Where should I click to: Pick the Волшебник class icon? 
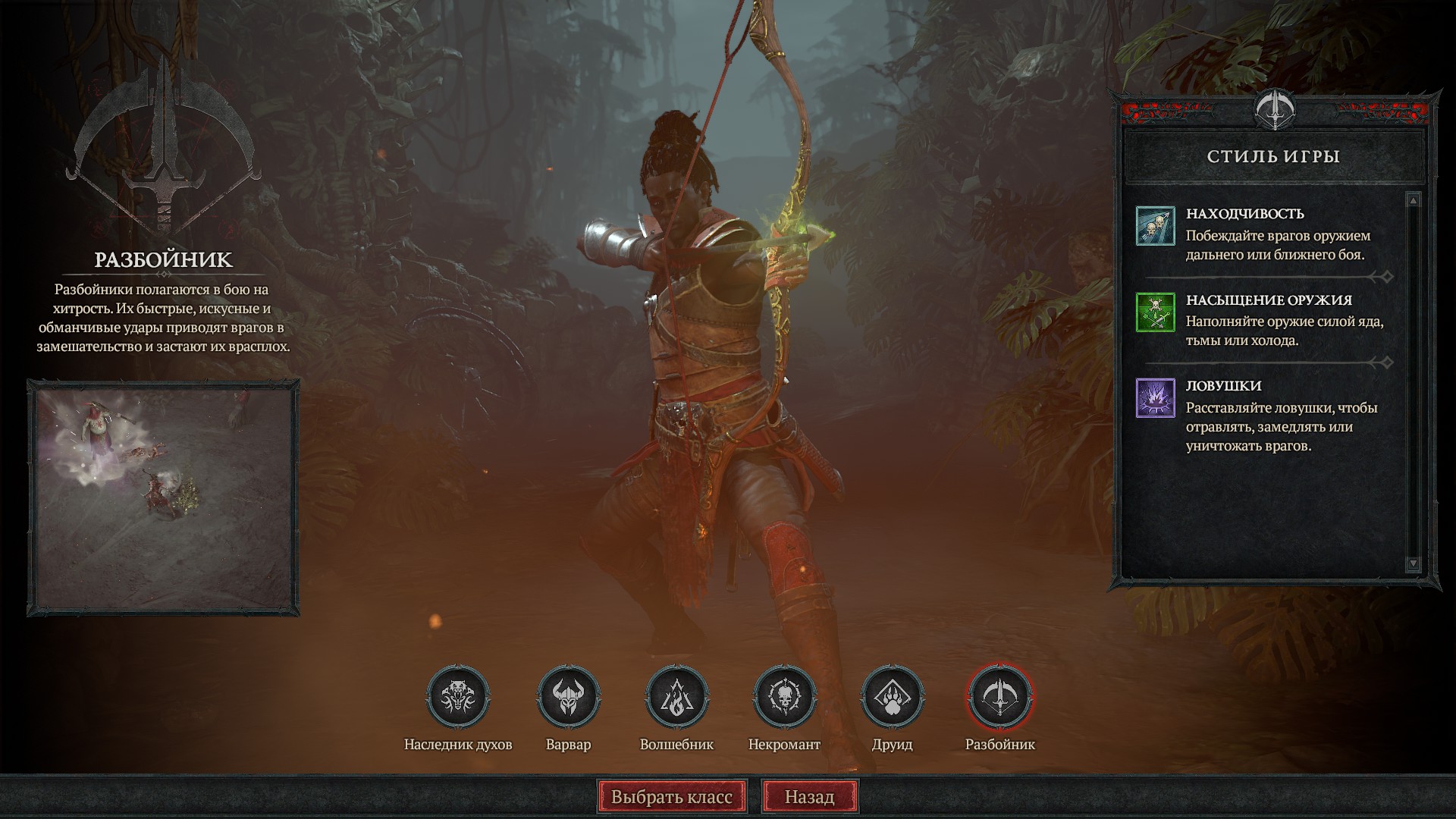676,696
